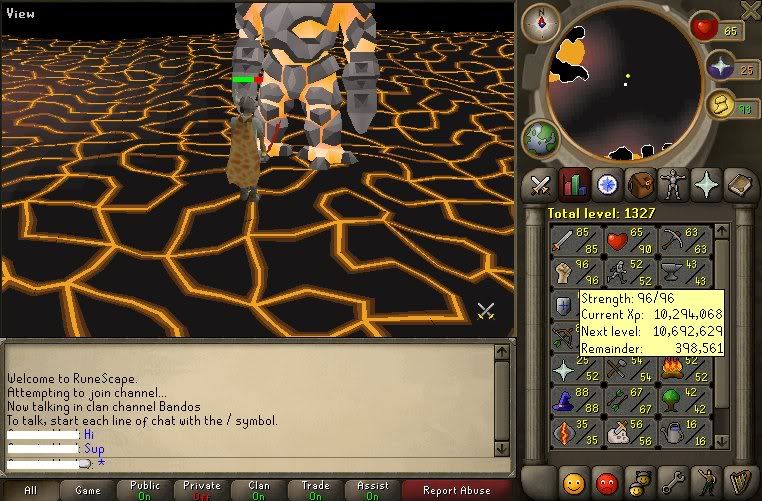Report Abuse button in chat bar
This screenshot has width=762, height=501.
click(x=456, y=490)
